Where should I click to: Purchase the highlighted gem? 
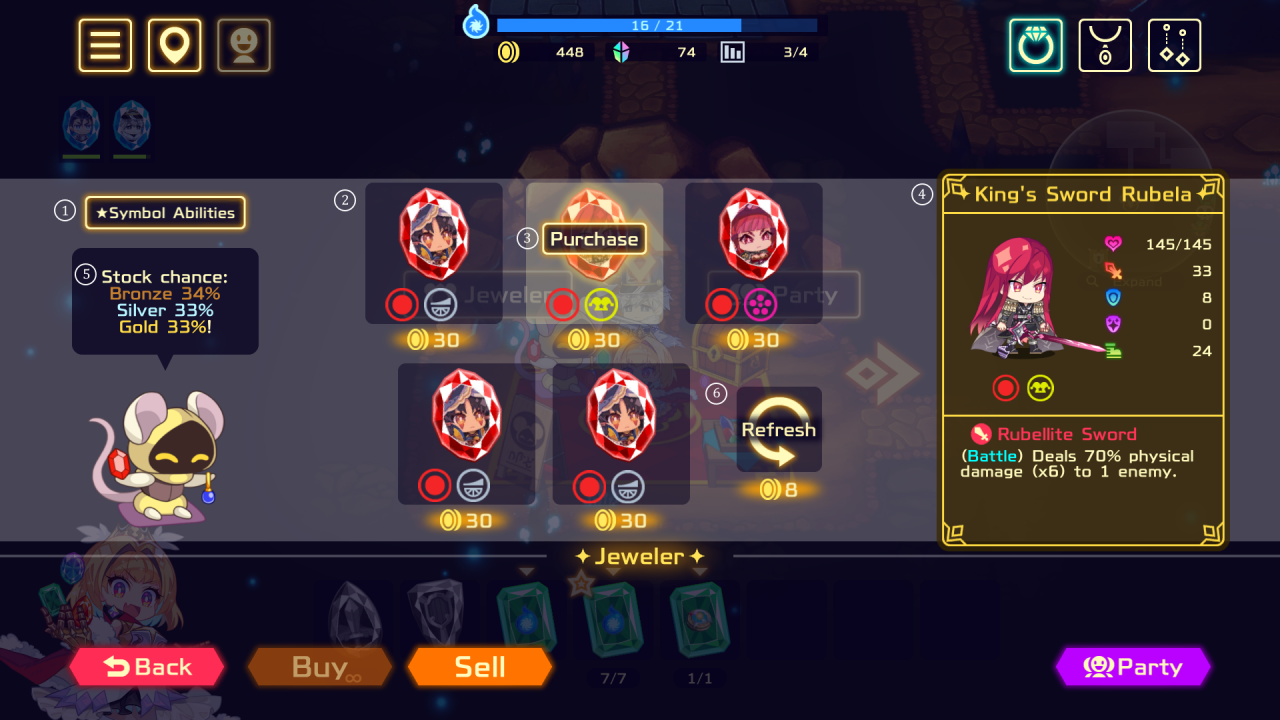(594, 239)
